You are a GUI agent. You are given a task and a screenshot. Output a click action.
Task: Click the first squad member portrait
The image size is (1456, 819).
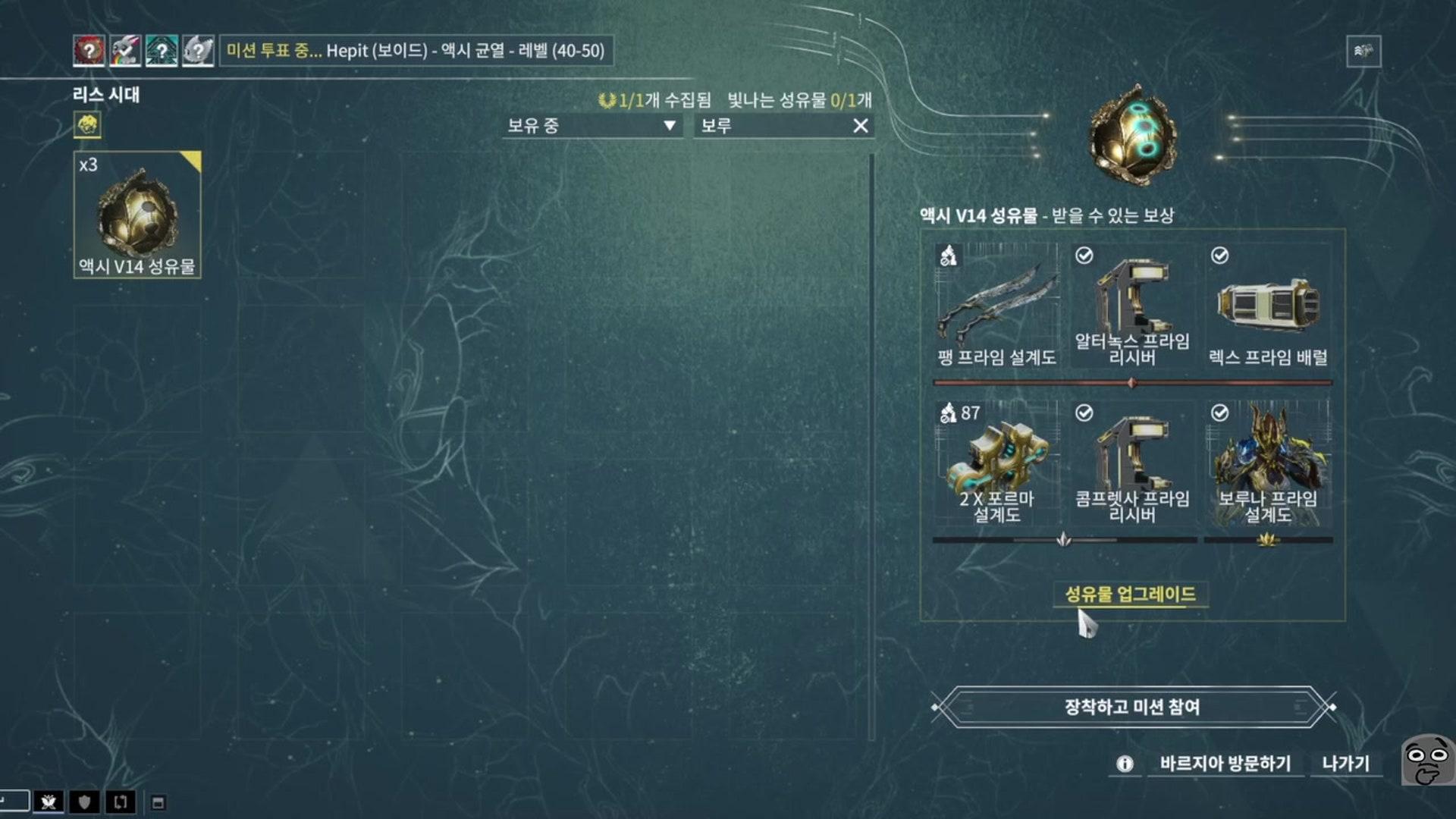click(89, 51)
